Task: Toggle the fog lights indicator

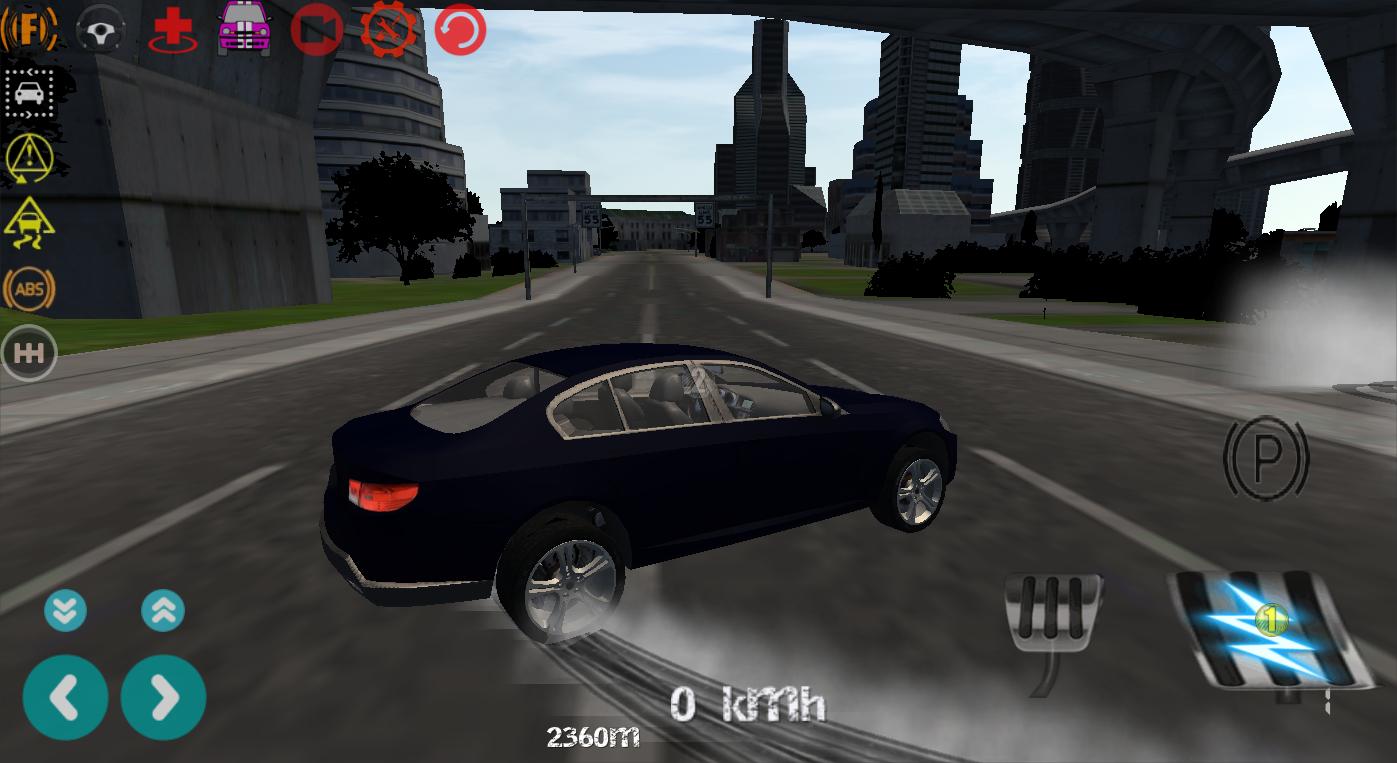Action: coord(29,29)
